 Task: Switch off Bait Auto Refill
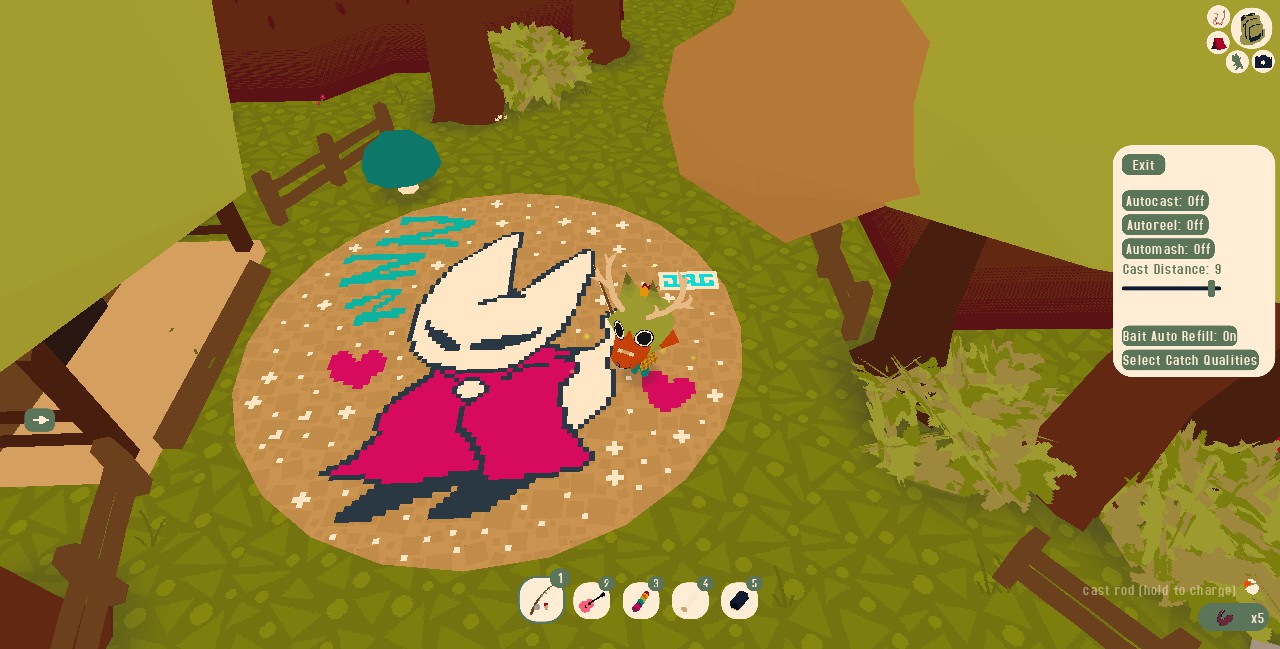pyautogui.click(x=1179, y=336)
